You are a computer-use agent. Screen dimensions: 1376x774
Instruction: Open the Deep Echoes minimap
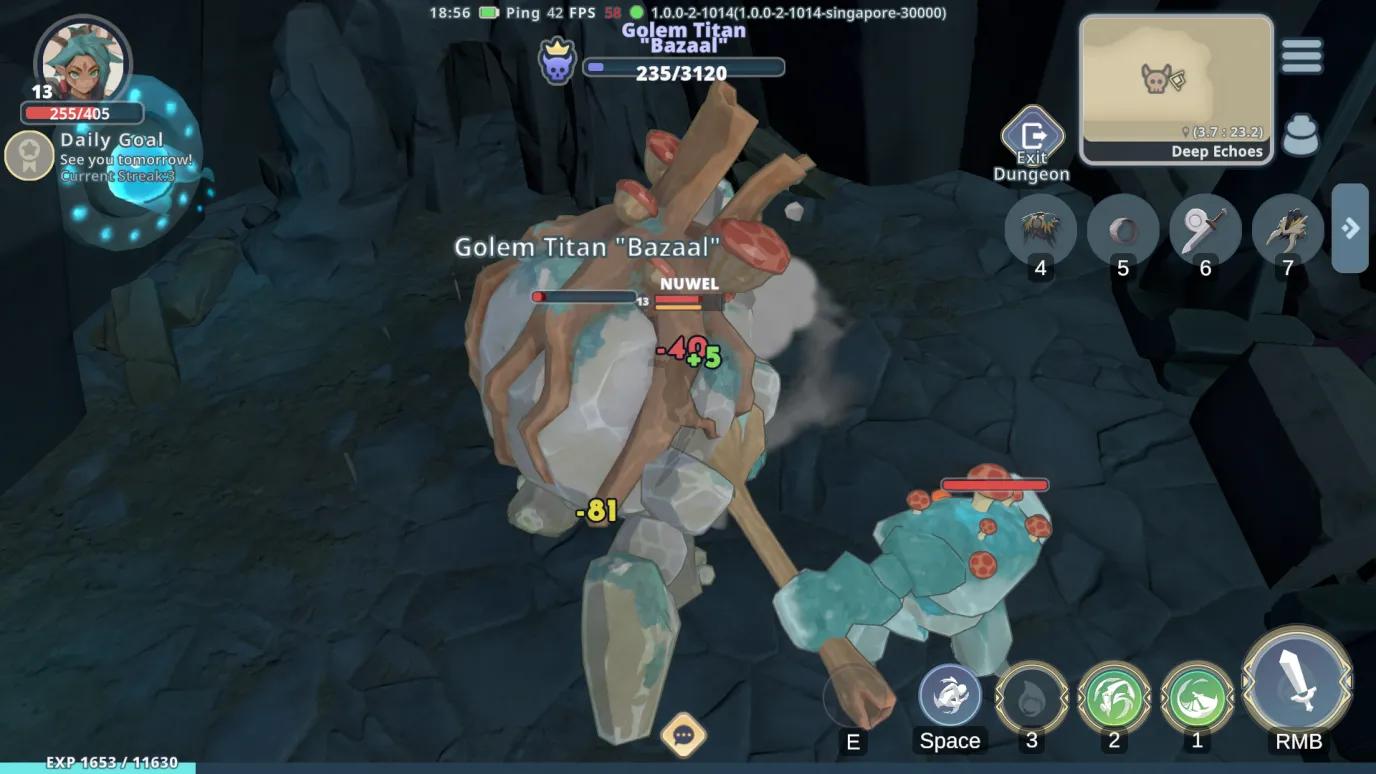click(1176, 88)
